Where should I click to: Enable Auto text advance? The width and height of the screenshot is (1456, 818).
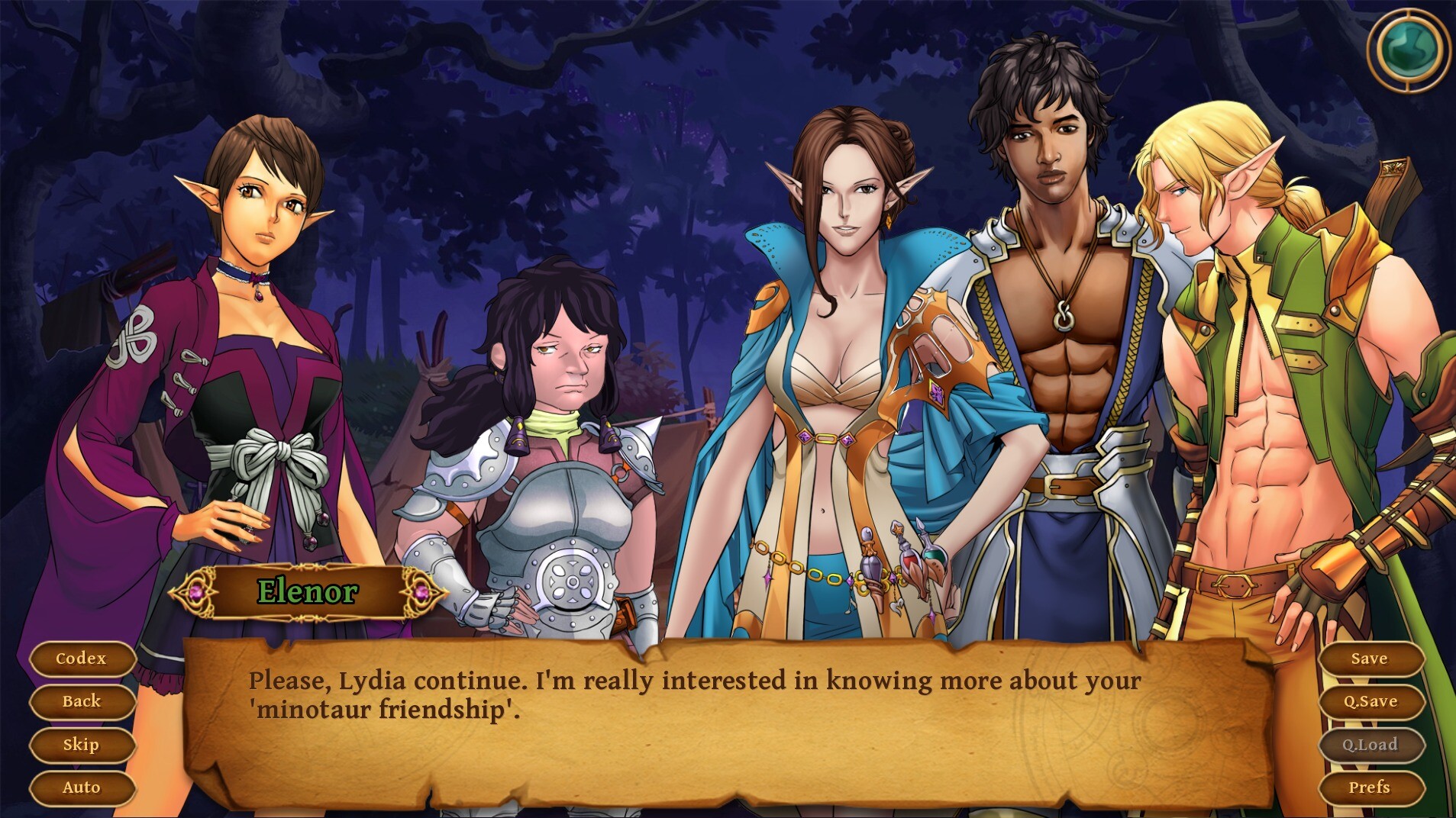82,787
